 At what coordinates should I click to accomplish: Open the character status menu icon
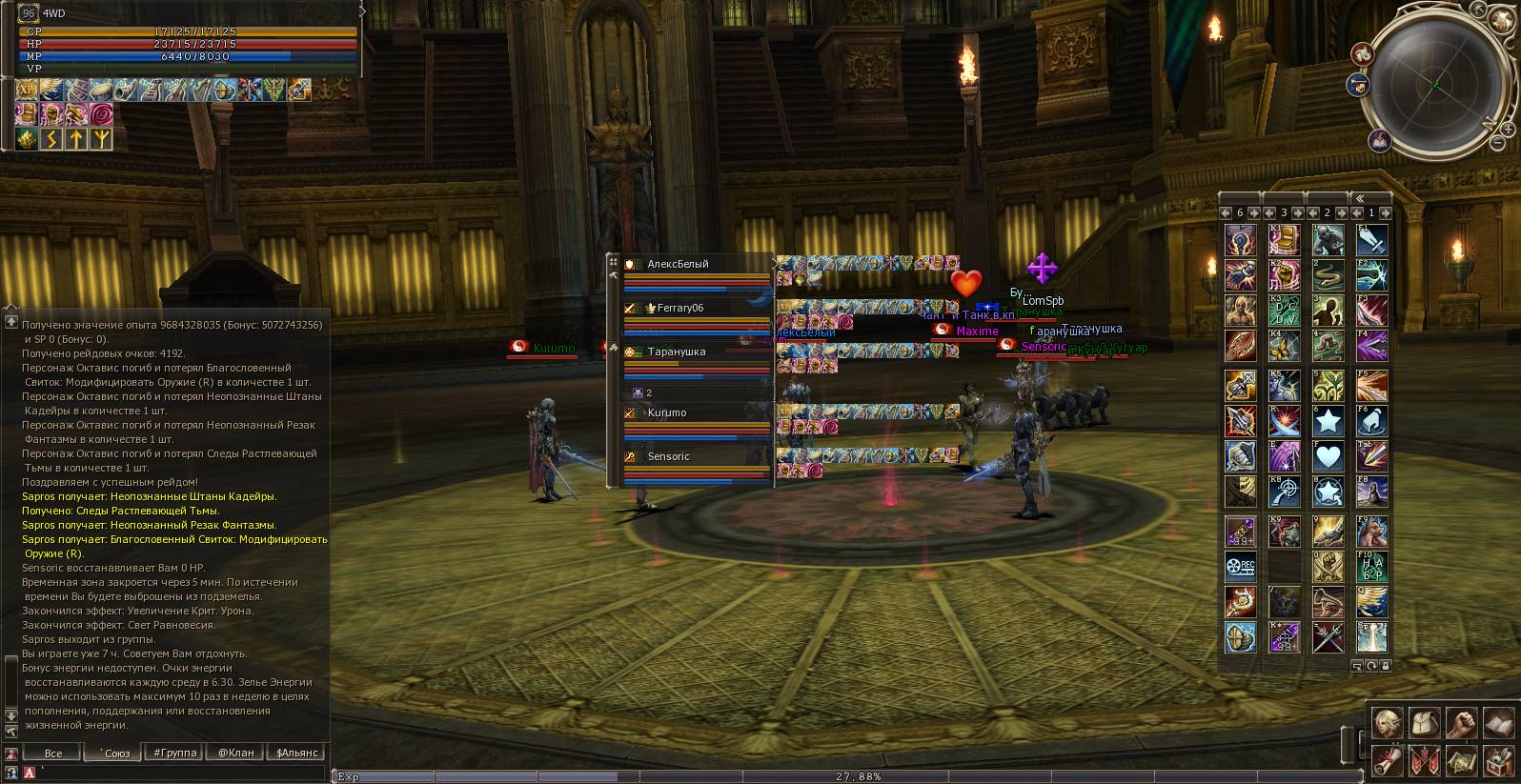click(x=1386, y=723)
